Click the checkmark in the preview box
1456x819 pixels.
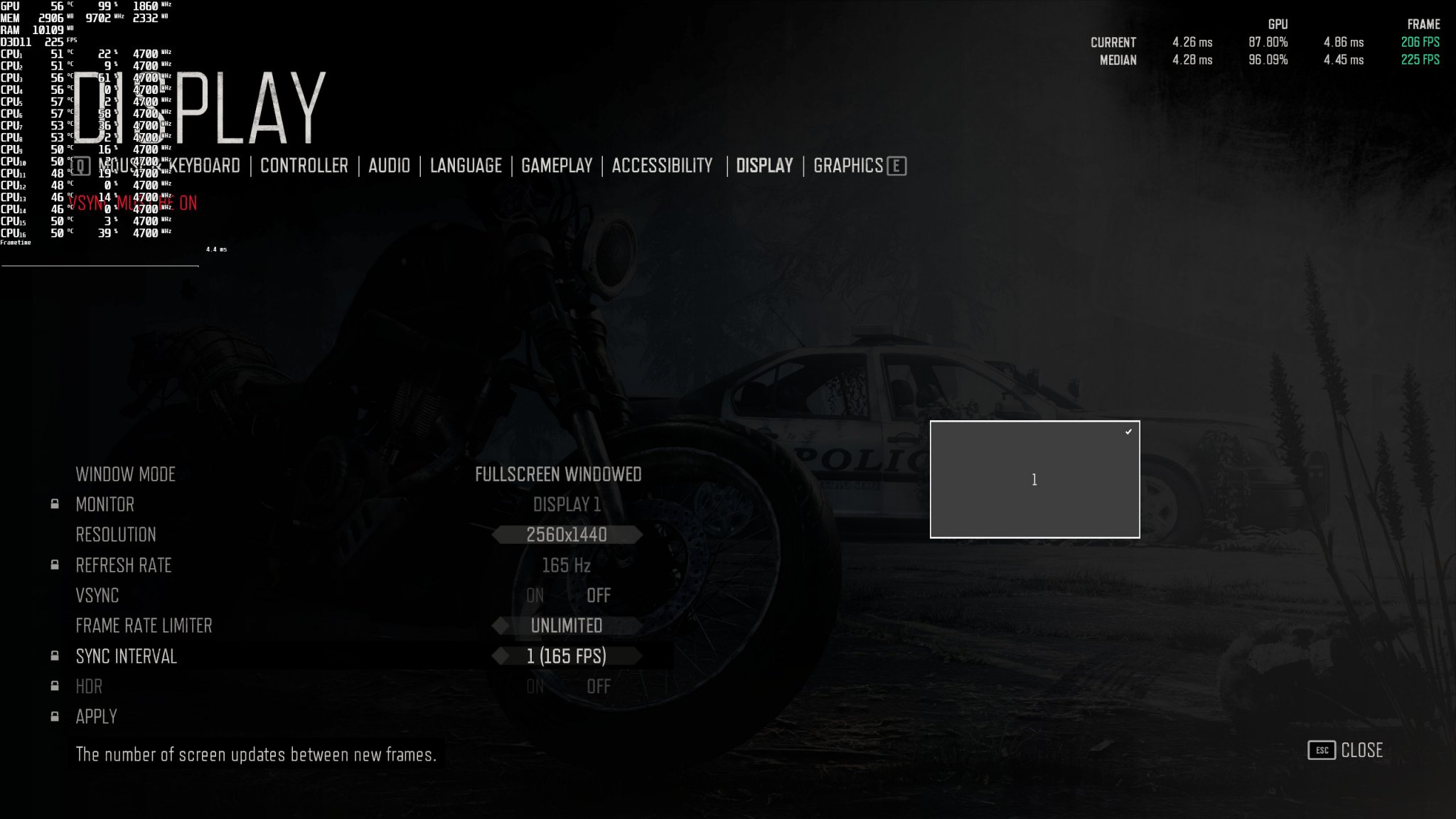[x=1128, y=431]
